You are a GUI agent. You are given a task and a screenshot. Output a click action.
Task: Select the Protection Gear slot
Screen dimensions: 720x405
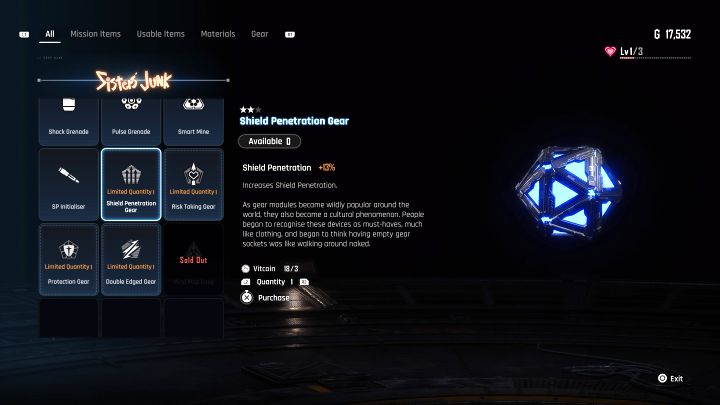click(x=69, y=258)
